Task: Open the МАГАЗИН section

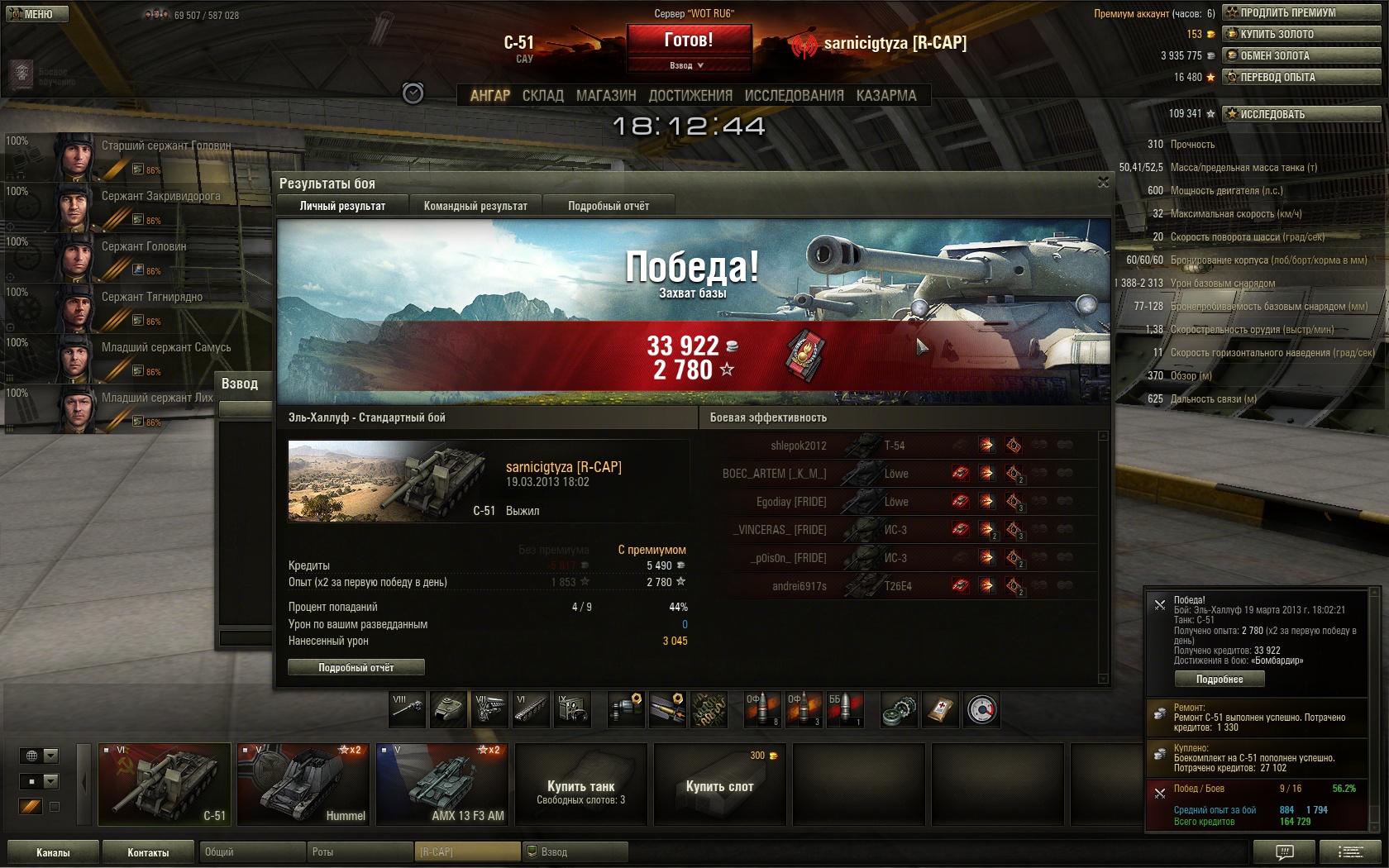Action: pos(606,96)
